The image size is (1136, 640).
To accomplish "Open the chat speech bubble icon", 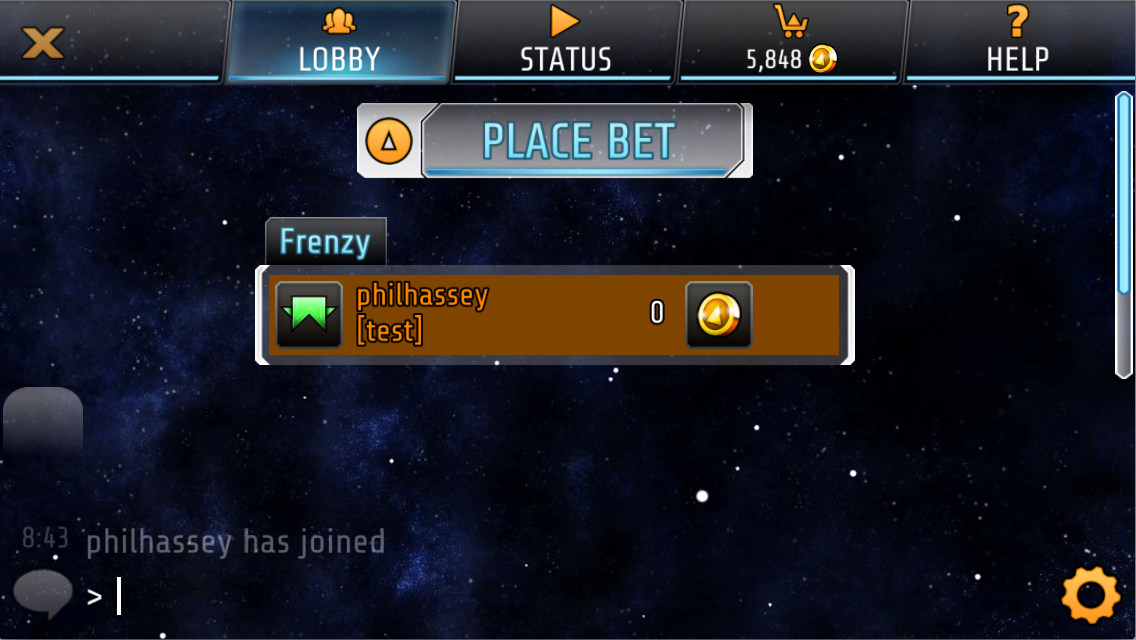I will pos(43,593).
